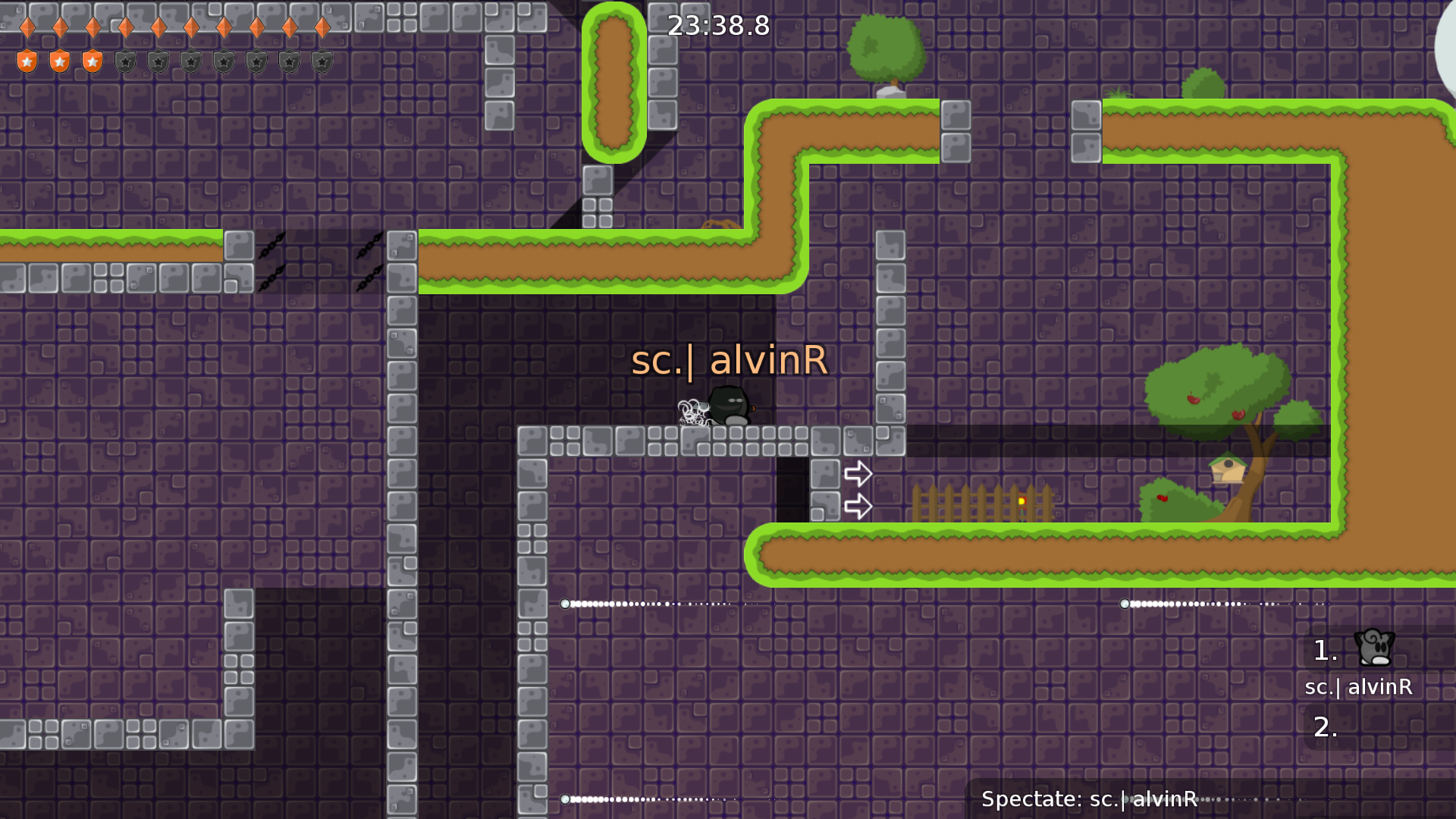Screen dimensions: 1456x819
Task: Toggle the second orange star shield
Action: point(59,60)
